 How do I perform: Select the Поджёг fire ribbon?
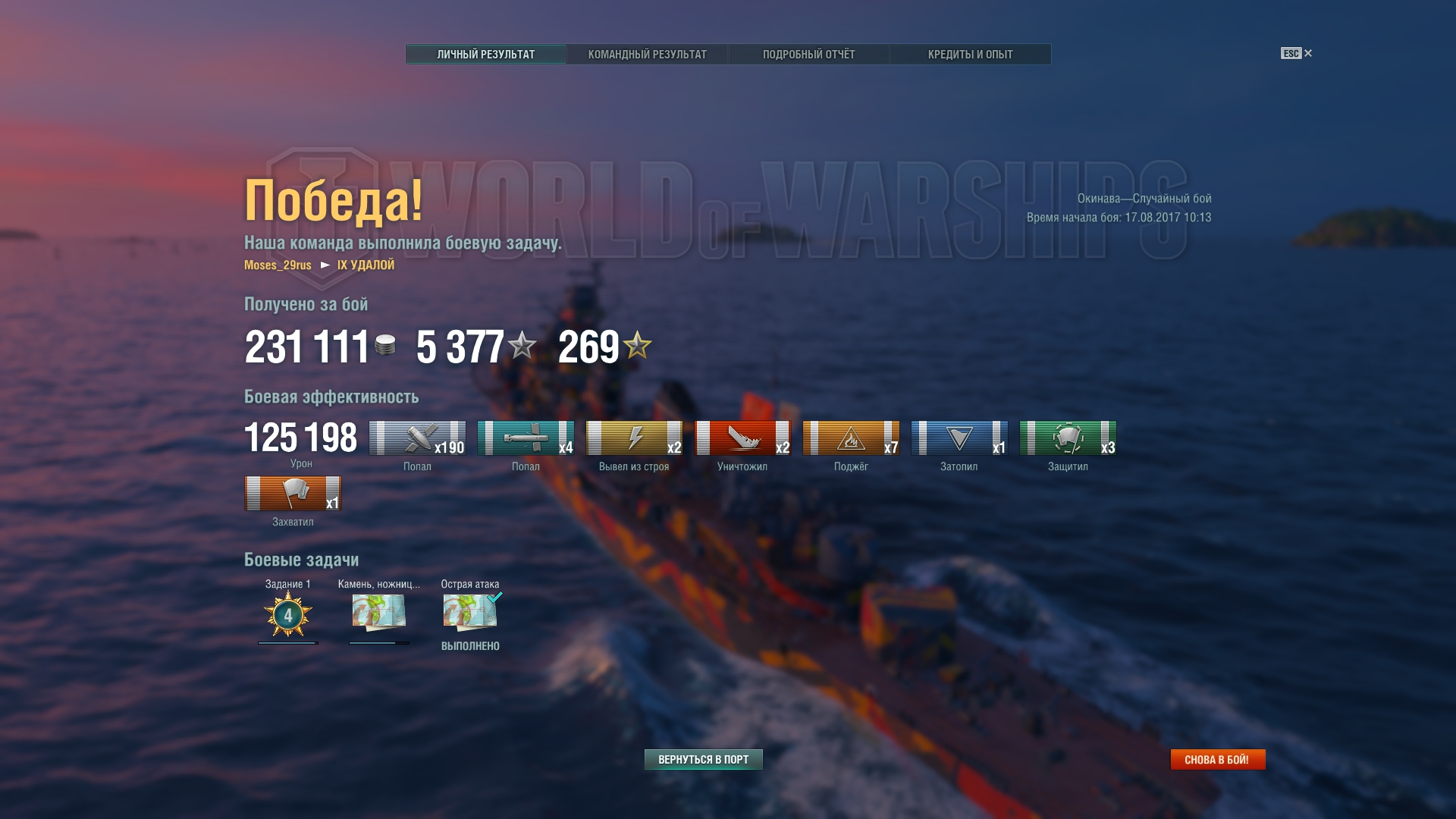click(851, 438)
